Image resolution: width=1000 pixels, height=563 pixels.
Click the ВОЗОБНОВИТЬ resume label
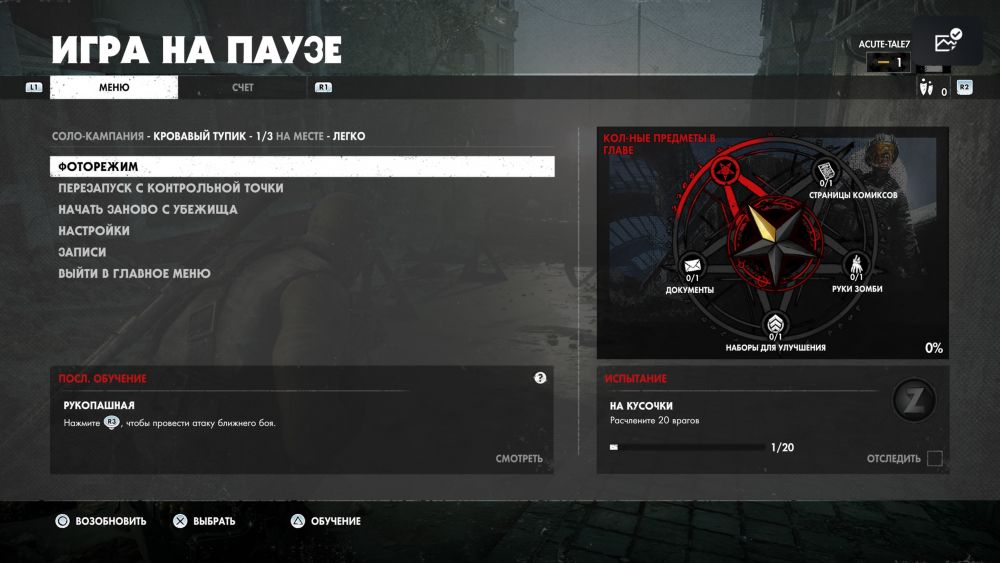click(110, 521)
